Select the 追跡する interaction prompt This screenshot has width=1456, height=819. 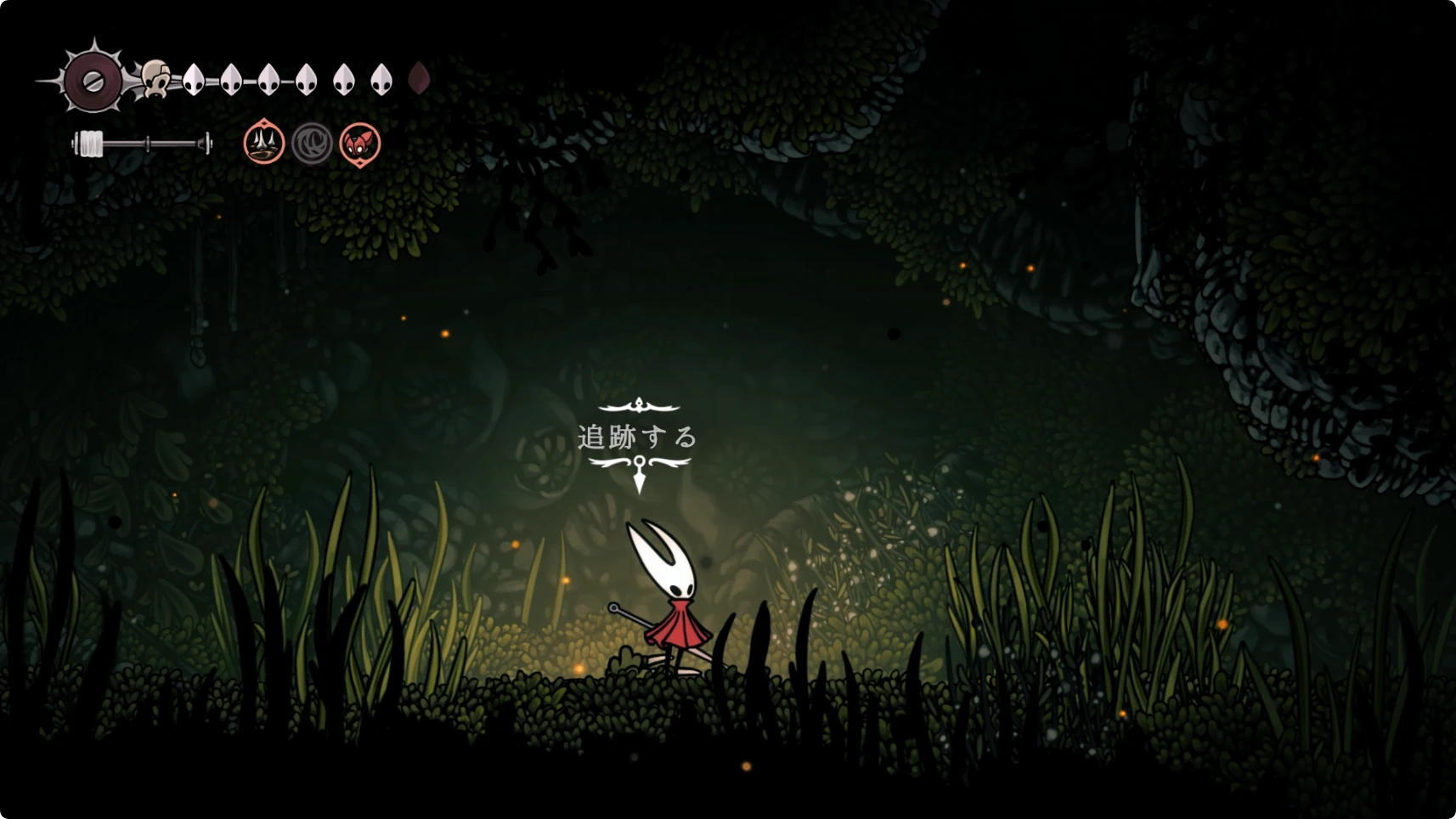tap(638, 438)
